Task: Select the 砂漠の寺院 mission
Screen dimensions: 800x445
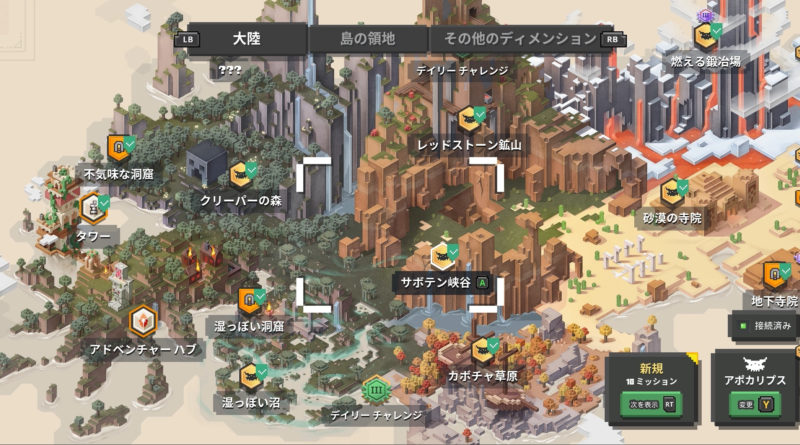Action: pyautogui.click(x=672, y=191)
